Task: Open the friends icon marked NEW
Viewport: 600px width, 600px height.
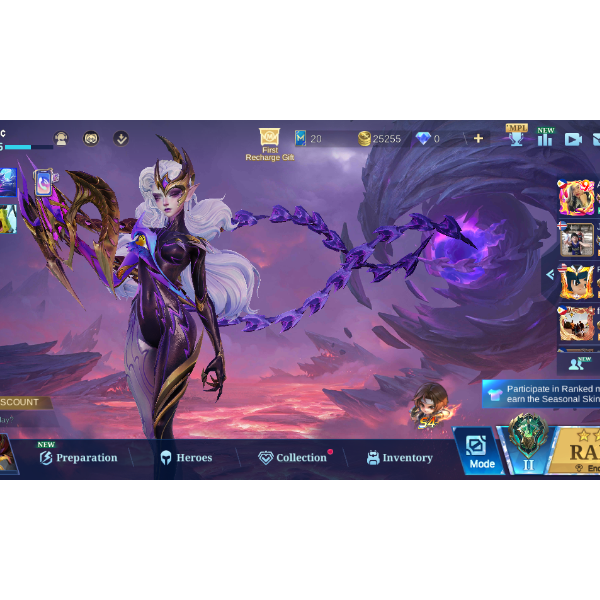Action: (x=579, y=364)
